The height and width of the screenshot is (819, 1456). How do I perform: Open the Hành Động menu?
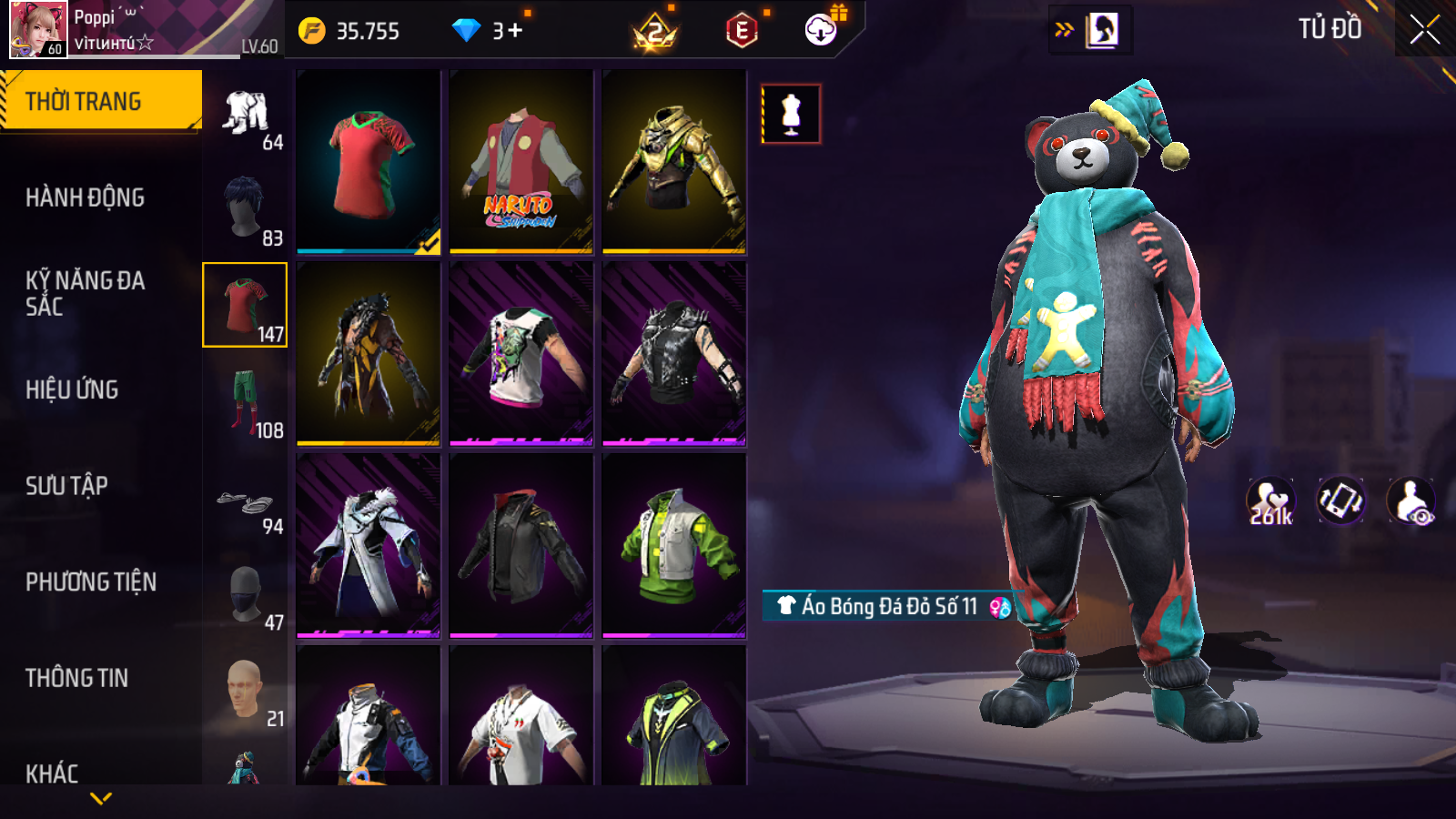[x=85, y=197]
